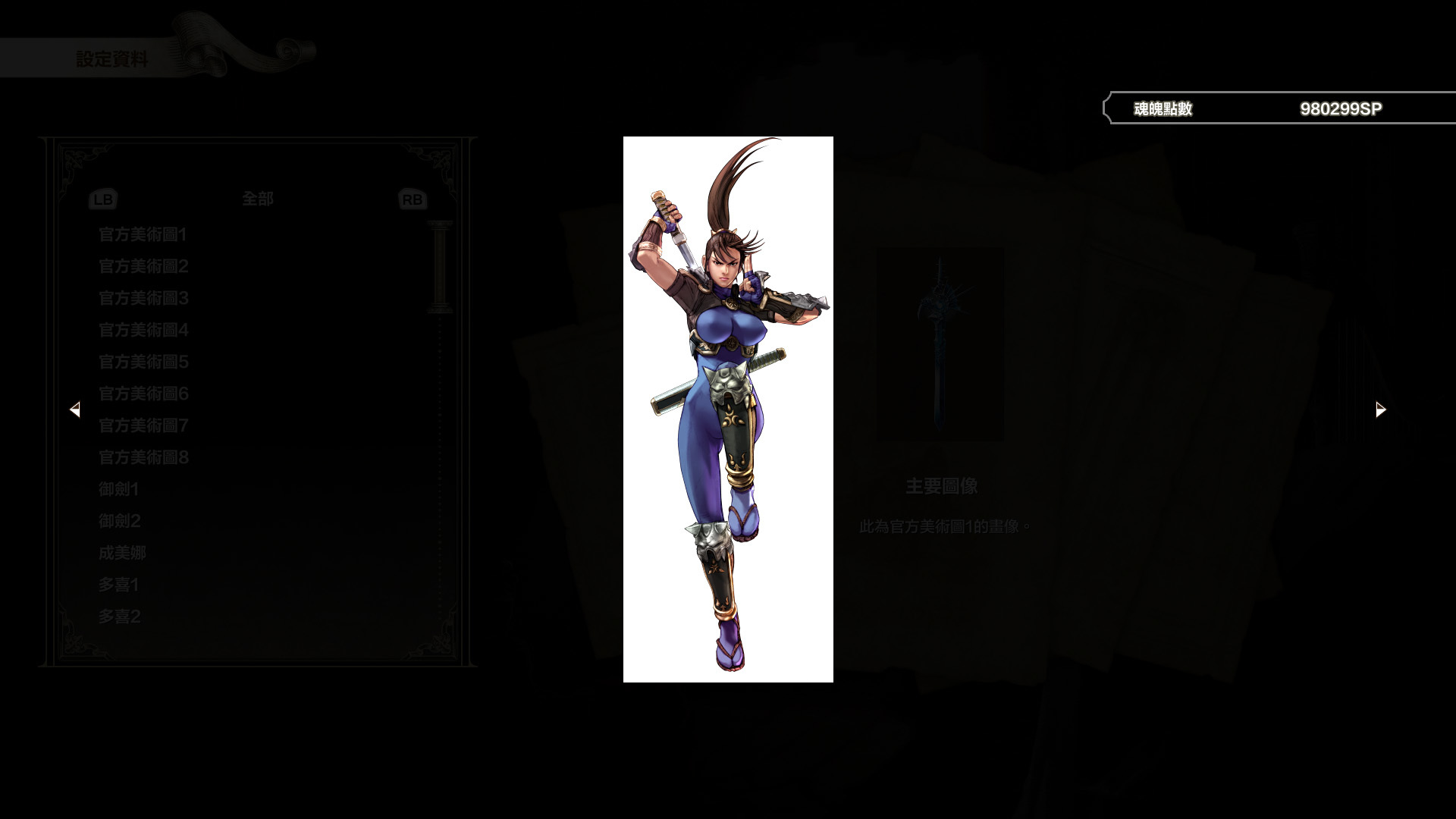Viewport: 1456px width, 819px height.
Task: Switch to the 全部 category tab
Action: click(x=258, y=199)
